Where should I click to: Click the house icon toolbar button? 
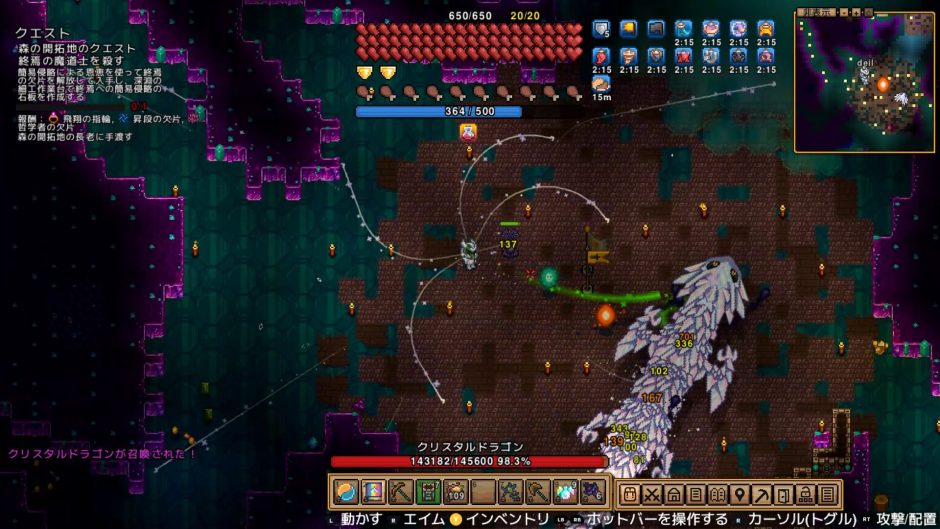[x=674, y=494]
